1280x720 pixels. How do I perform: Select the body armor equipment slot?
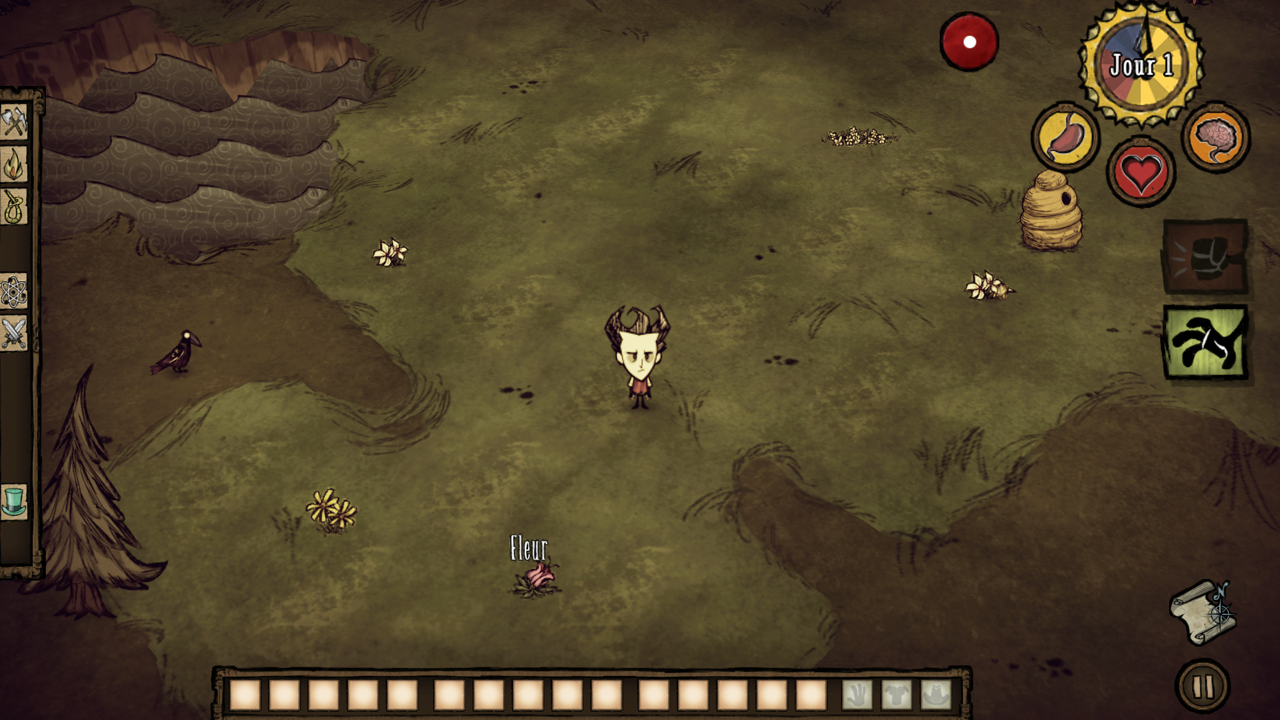[896, 694]
